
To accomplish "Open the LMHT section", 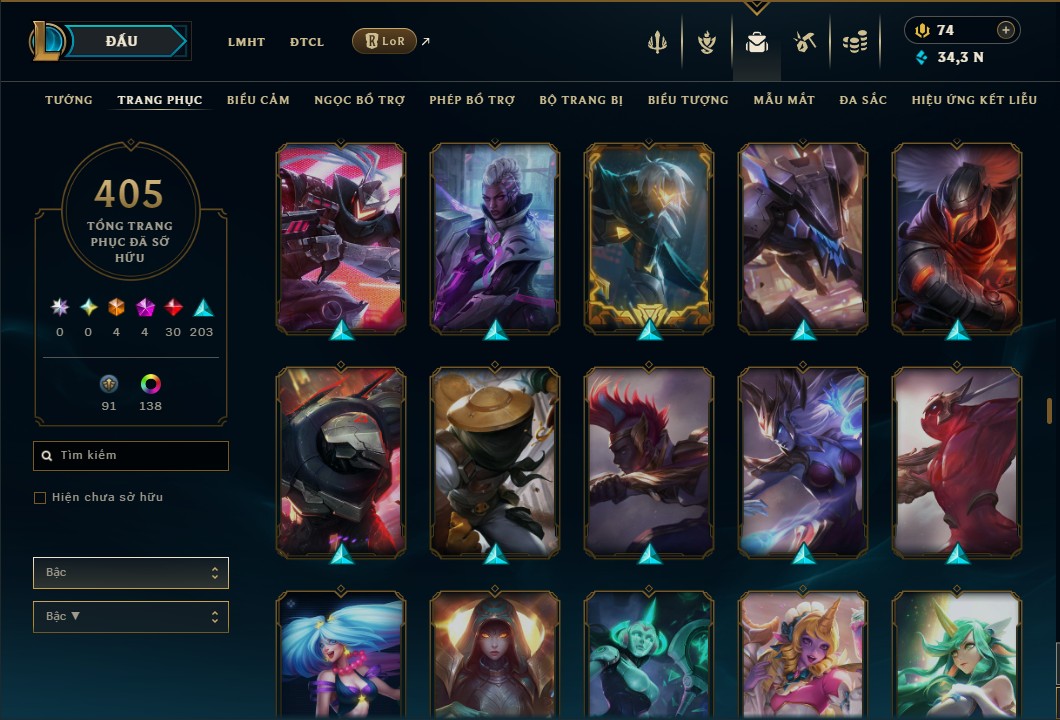I will (246, 42).
